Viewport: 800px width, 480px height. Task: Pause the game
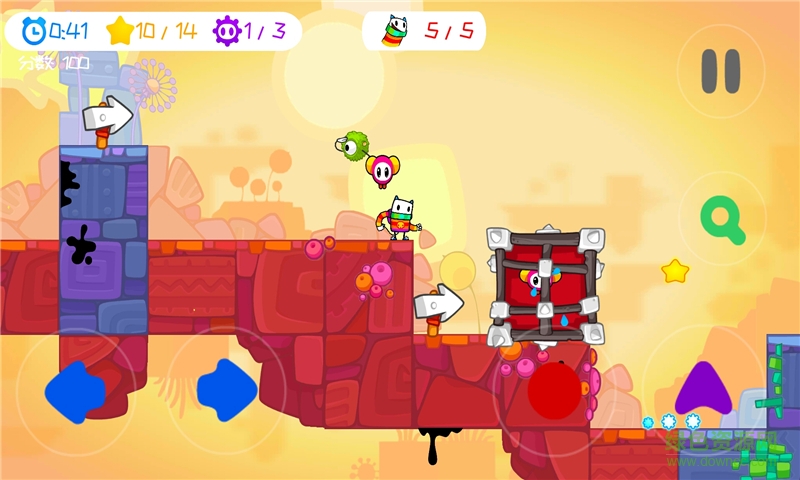[x=720, y=71]
